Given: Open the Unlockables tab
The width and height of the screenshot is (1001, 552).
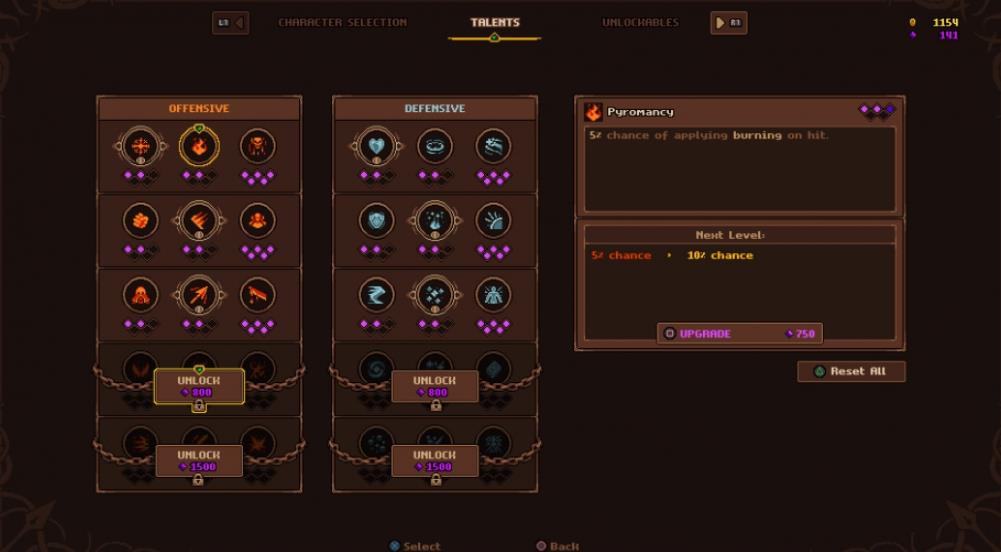Looking at the screenshot, I should coord(640,22).
